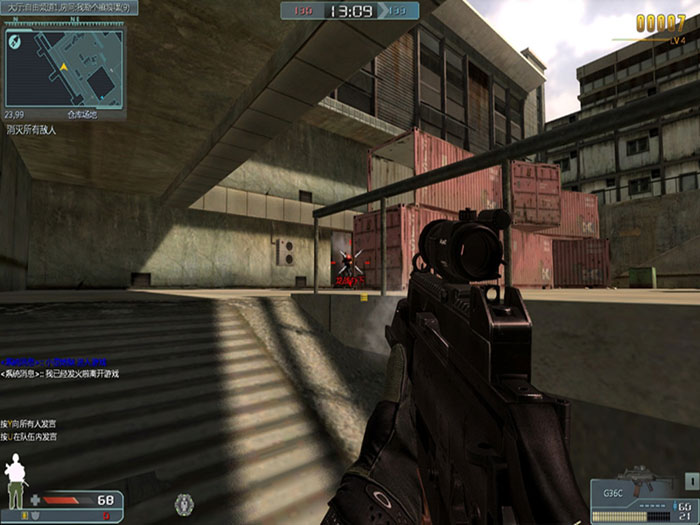Click the armor shield icon

tap(36, 514)
